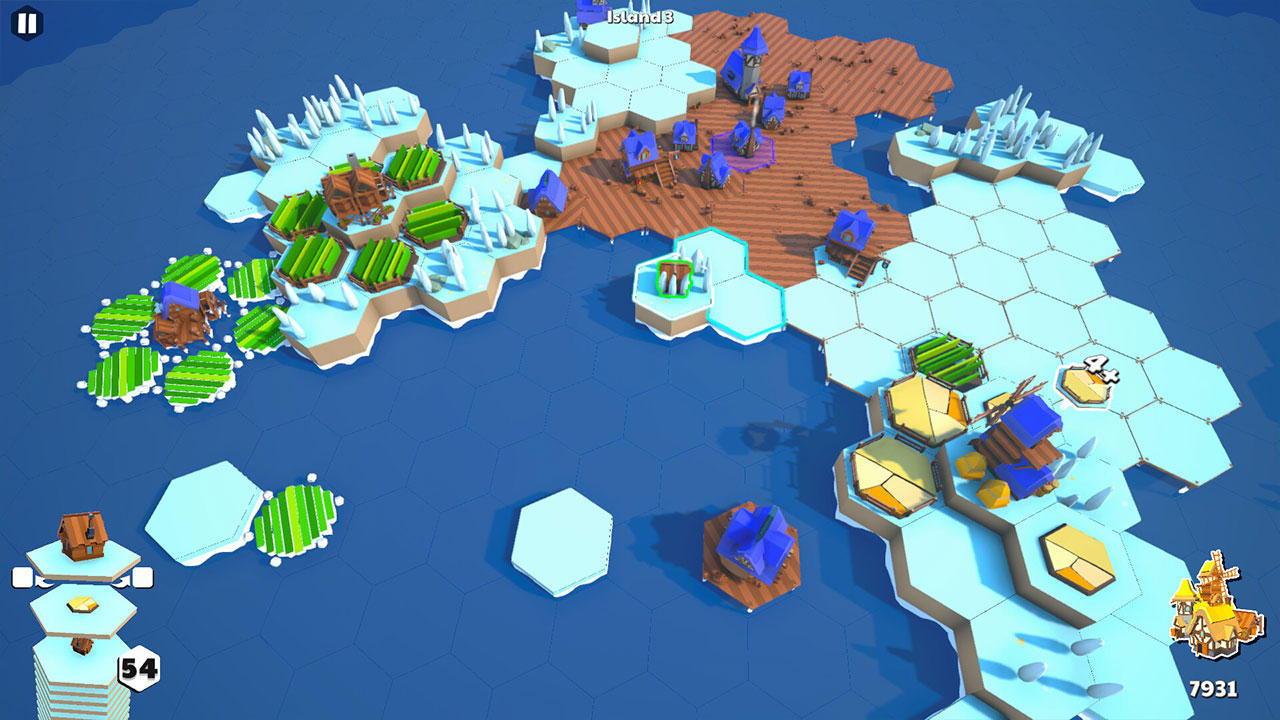Click a yellow wheat field hex
Viewport: 1280px width, 720px height.
[925, 410]
